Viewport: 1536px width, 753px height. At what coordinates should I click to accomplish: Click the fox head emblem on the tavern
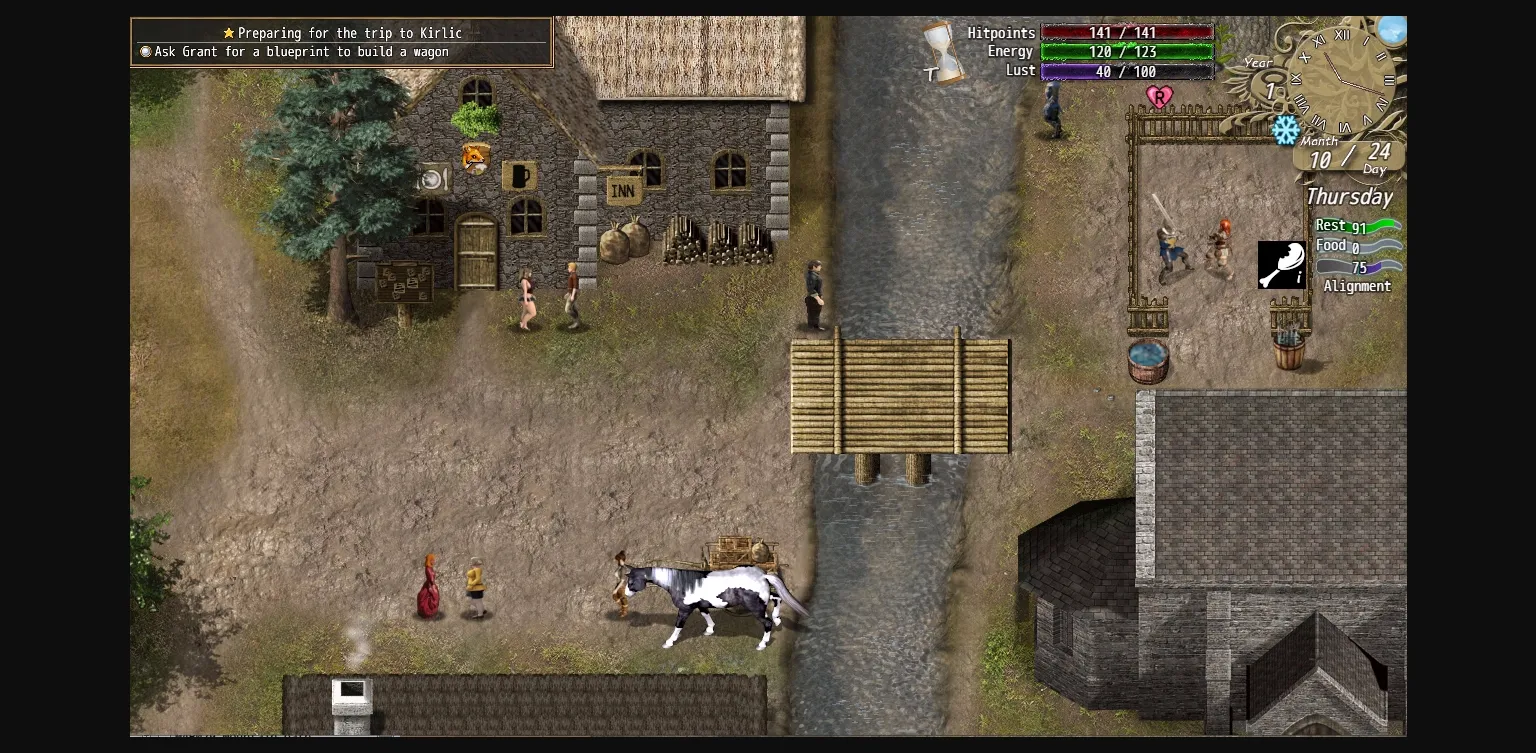(x=474, y=157)
